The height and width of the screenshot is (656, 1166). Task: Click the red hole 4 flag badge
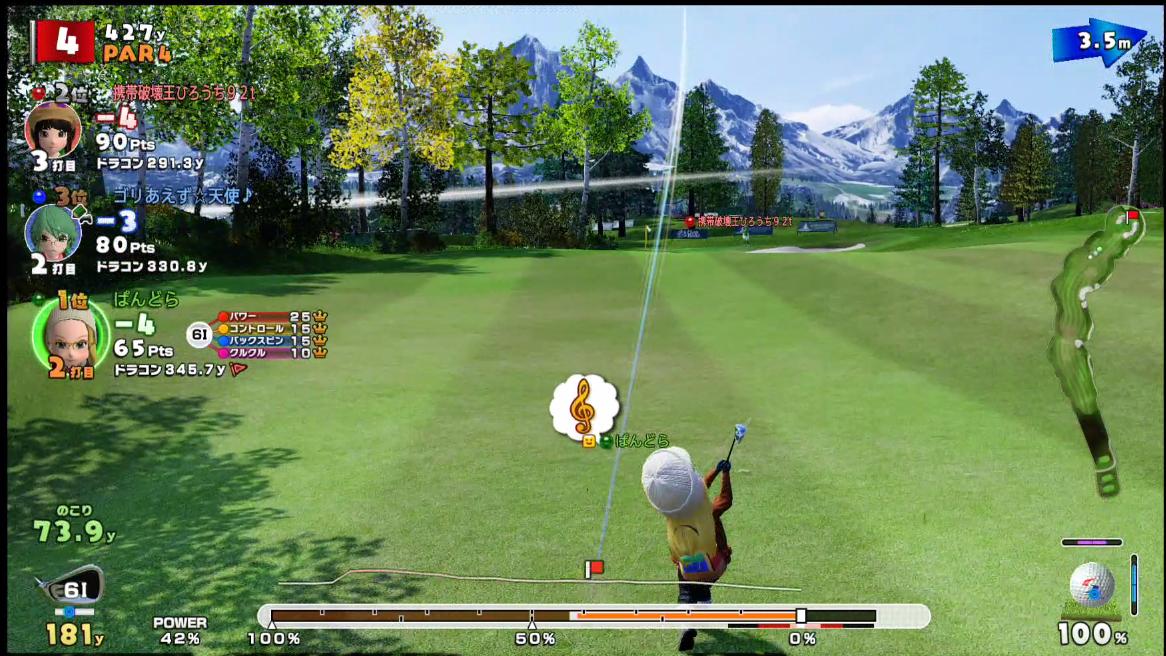point(63,41)
